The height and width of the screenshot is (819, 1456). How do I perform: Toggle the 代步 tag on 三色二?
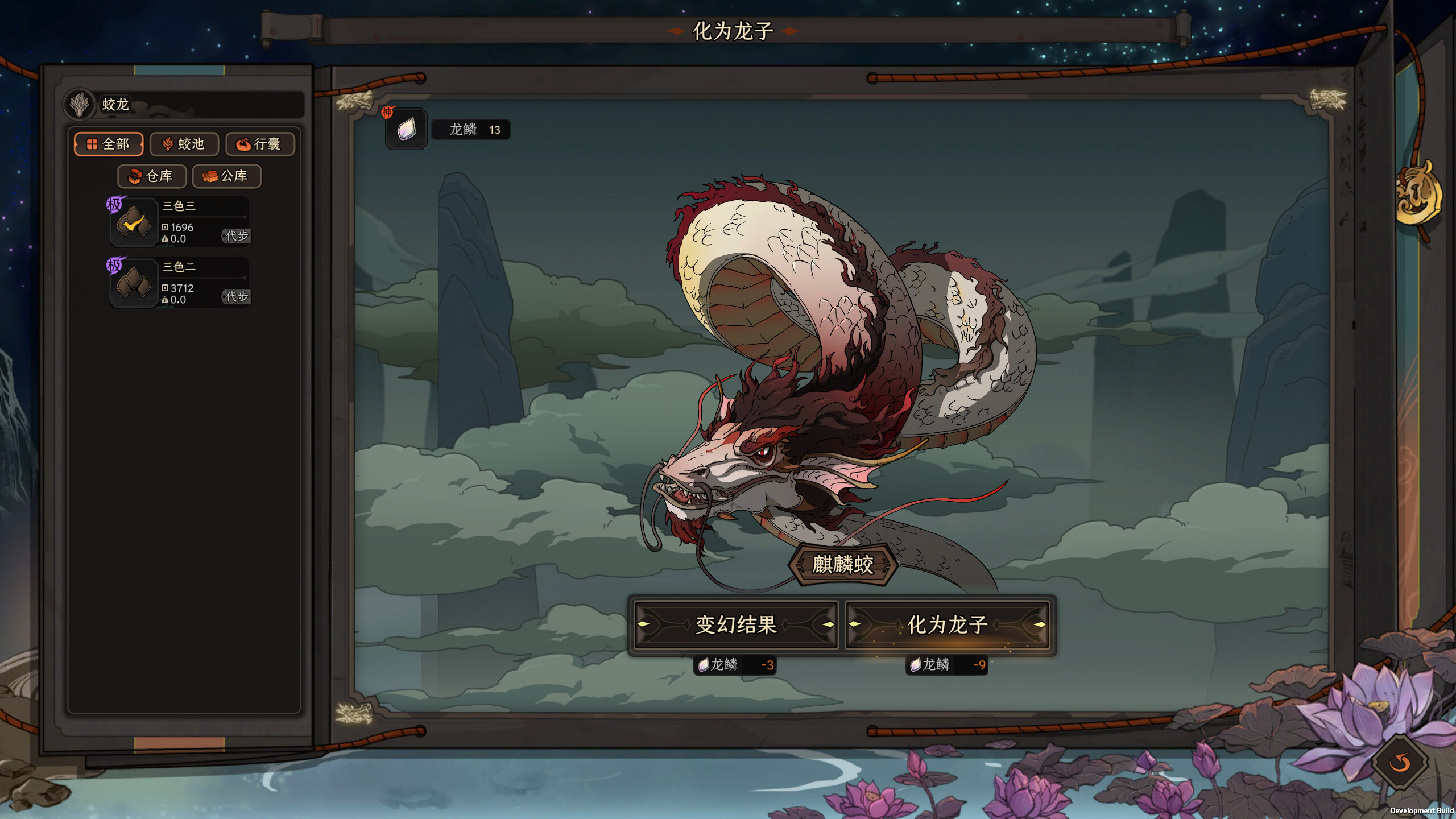pos(237,297)
